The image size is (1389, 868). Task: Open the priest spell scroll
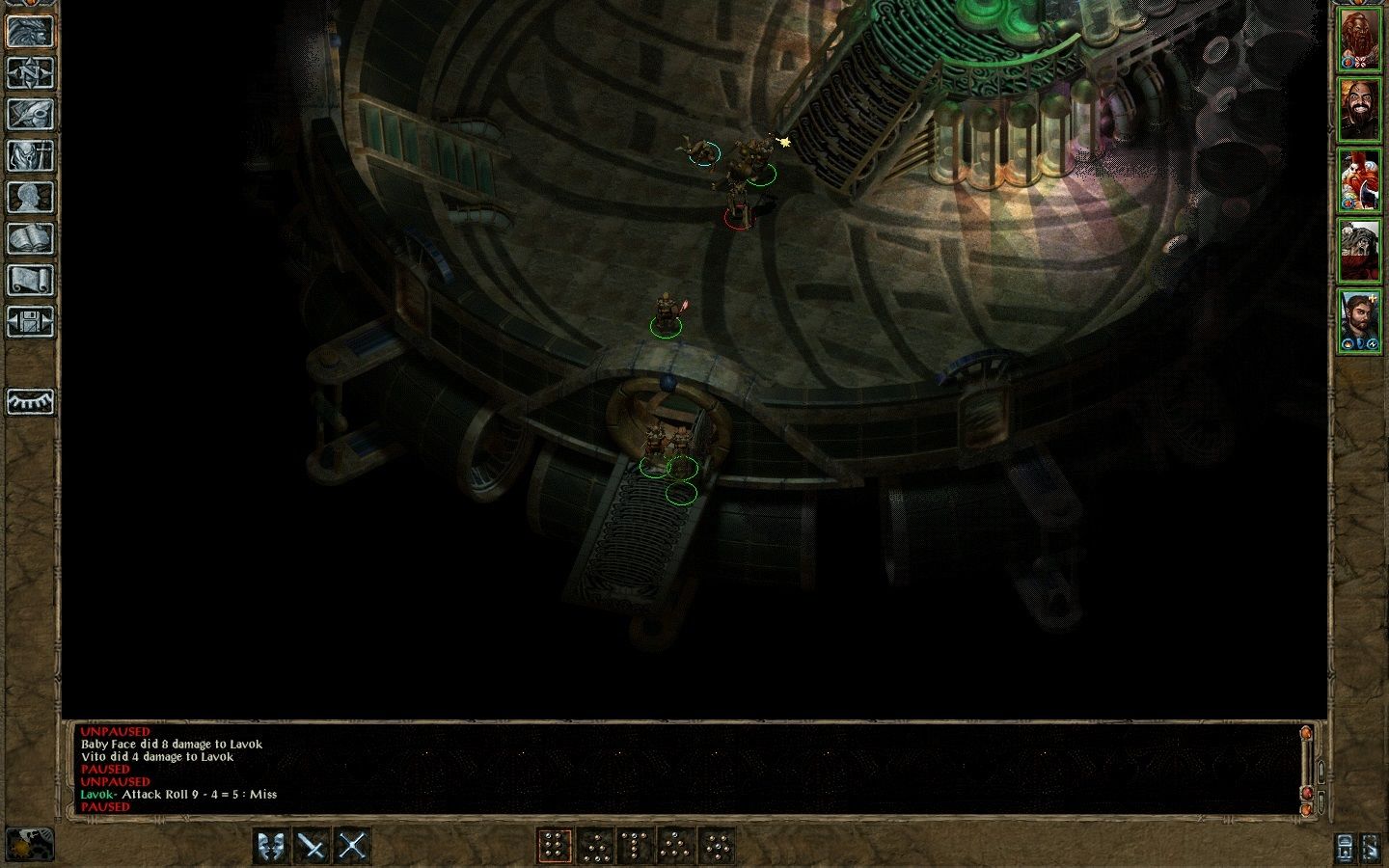(x=30, y=280)
